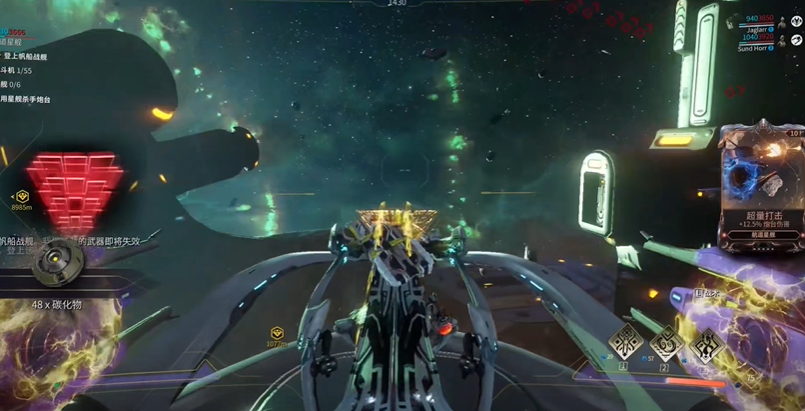Activate the third diamond ability icon
Viewport: 805px width, 411px height.
click(709, 346)
